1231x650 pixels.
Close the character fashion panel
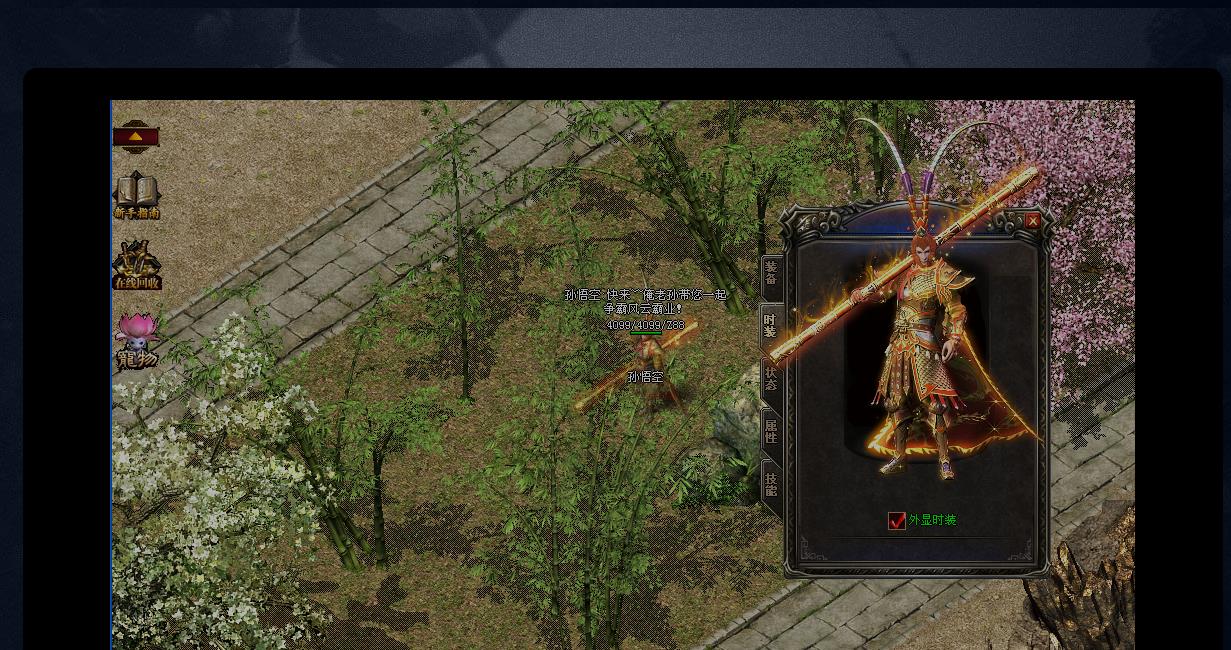point(1032,221)
